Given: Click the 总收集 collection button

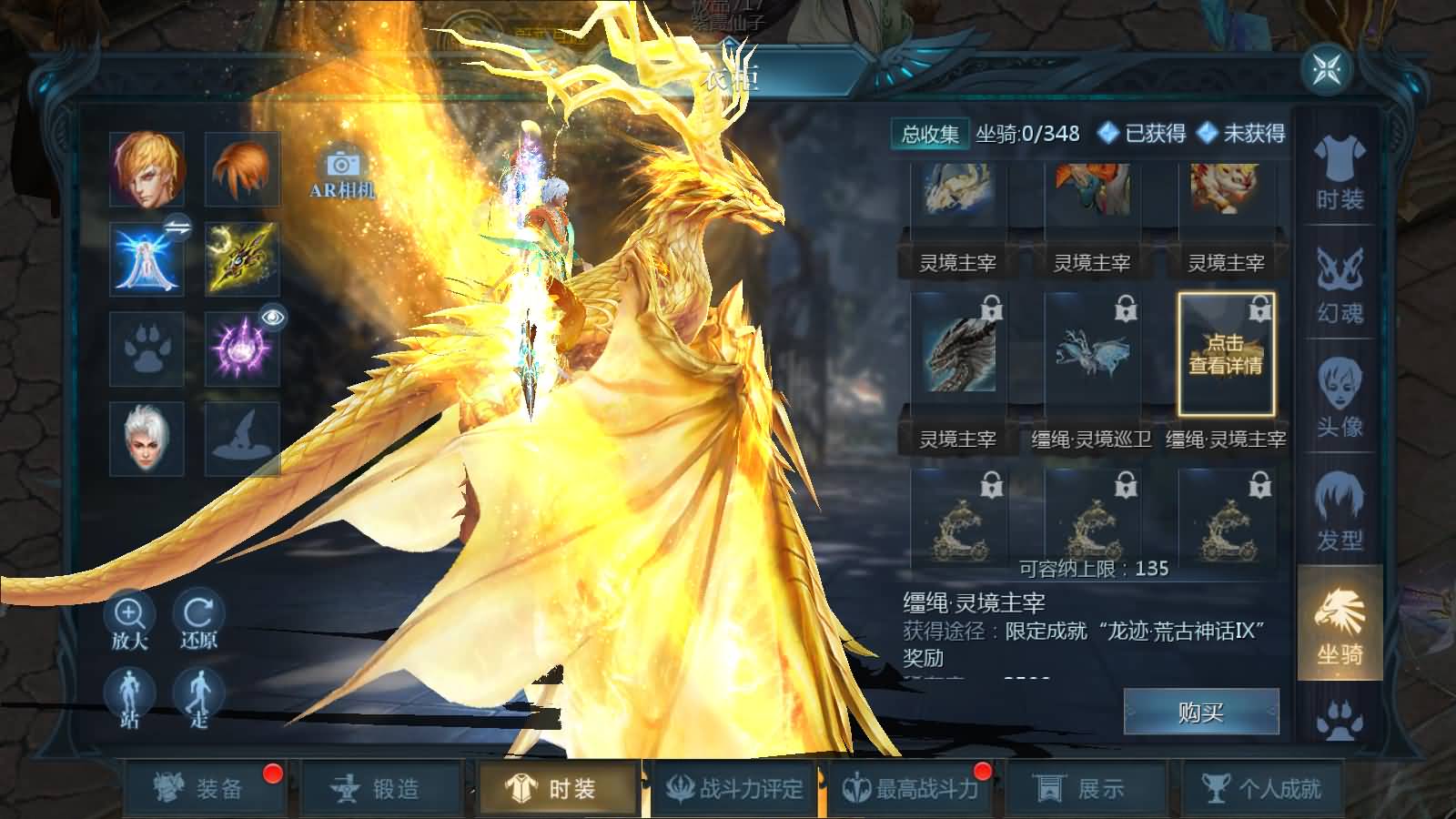Looking at the screenshot, I should tap(932, 134).
